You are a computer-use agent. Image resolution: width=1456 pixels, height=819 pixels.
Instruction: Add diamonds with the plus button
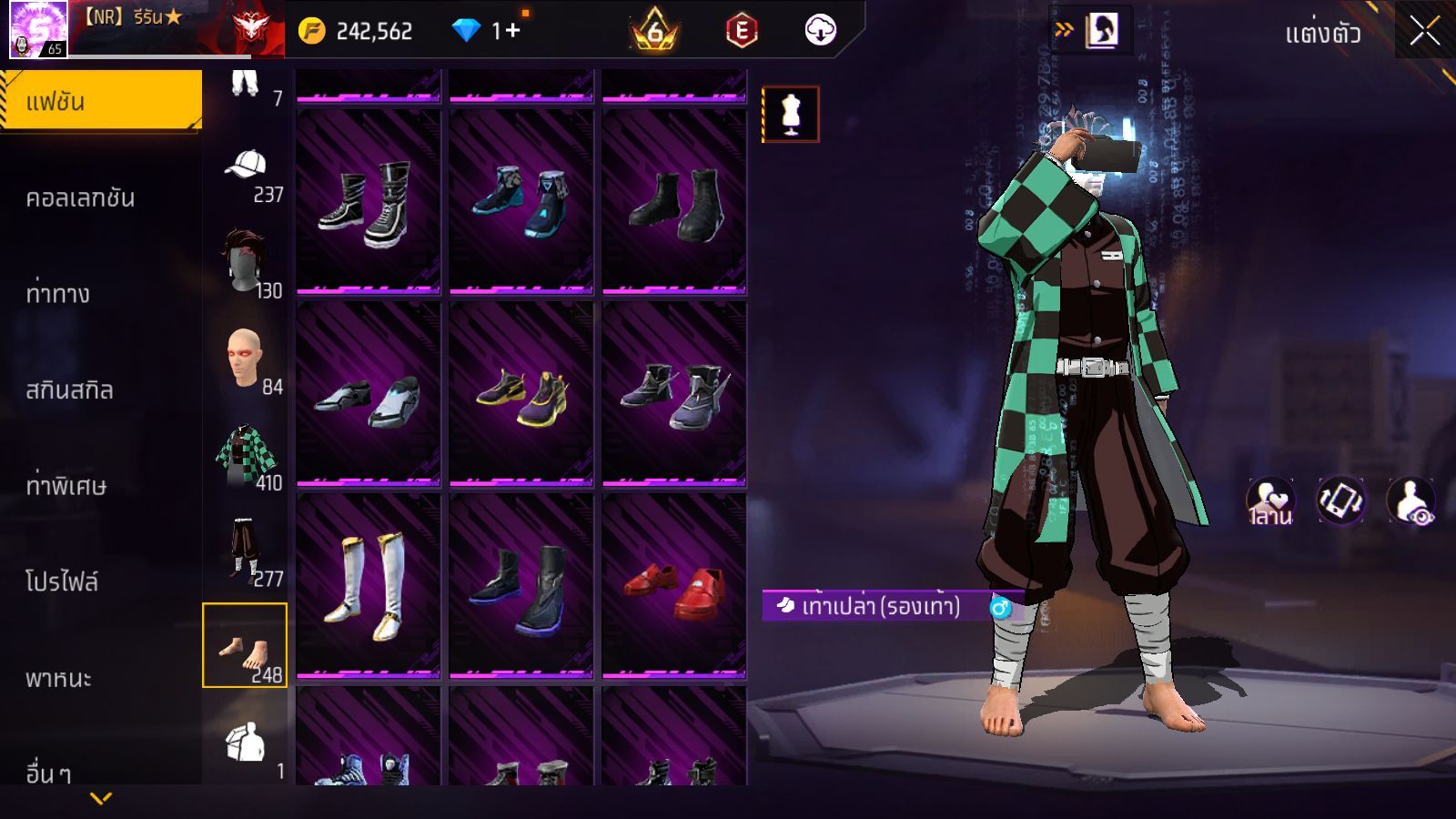[x=512, y=31]
